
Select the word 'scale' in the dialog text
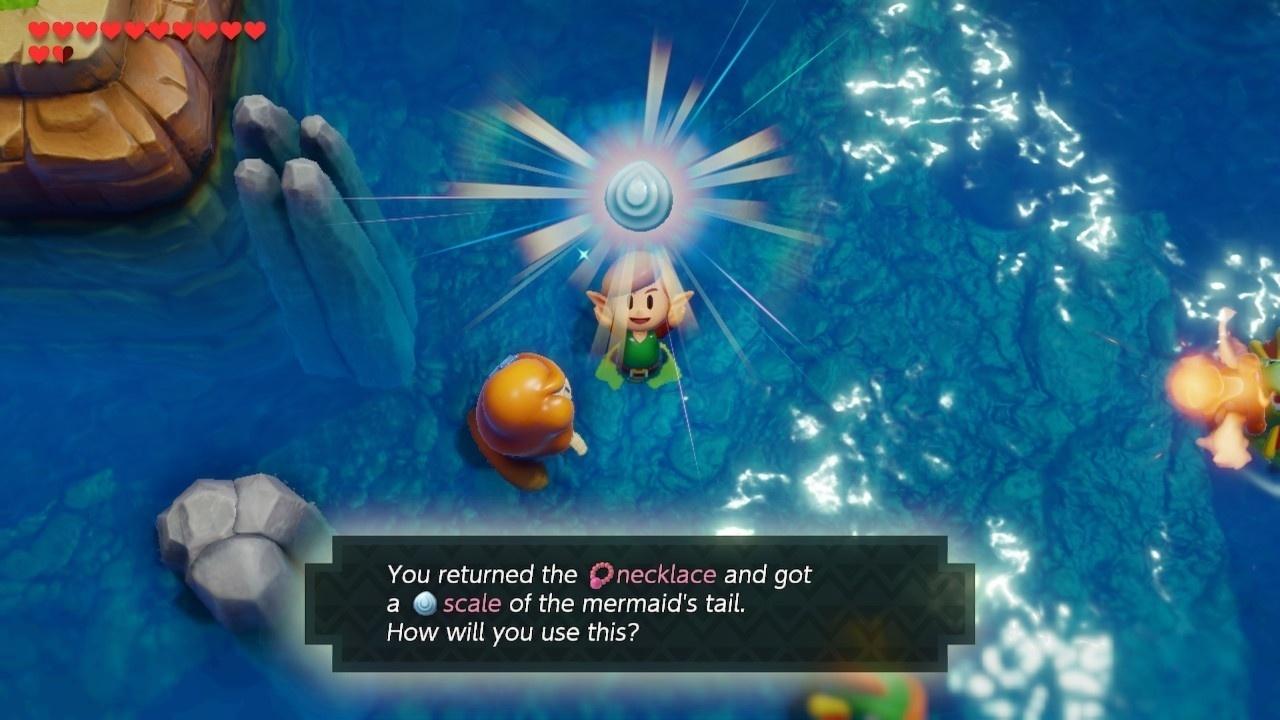point(472,603)
